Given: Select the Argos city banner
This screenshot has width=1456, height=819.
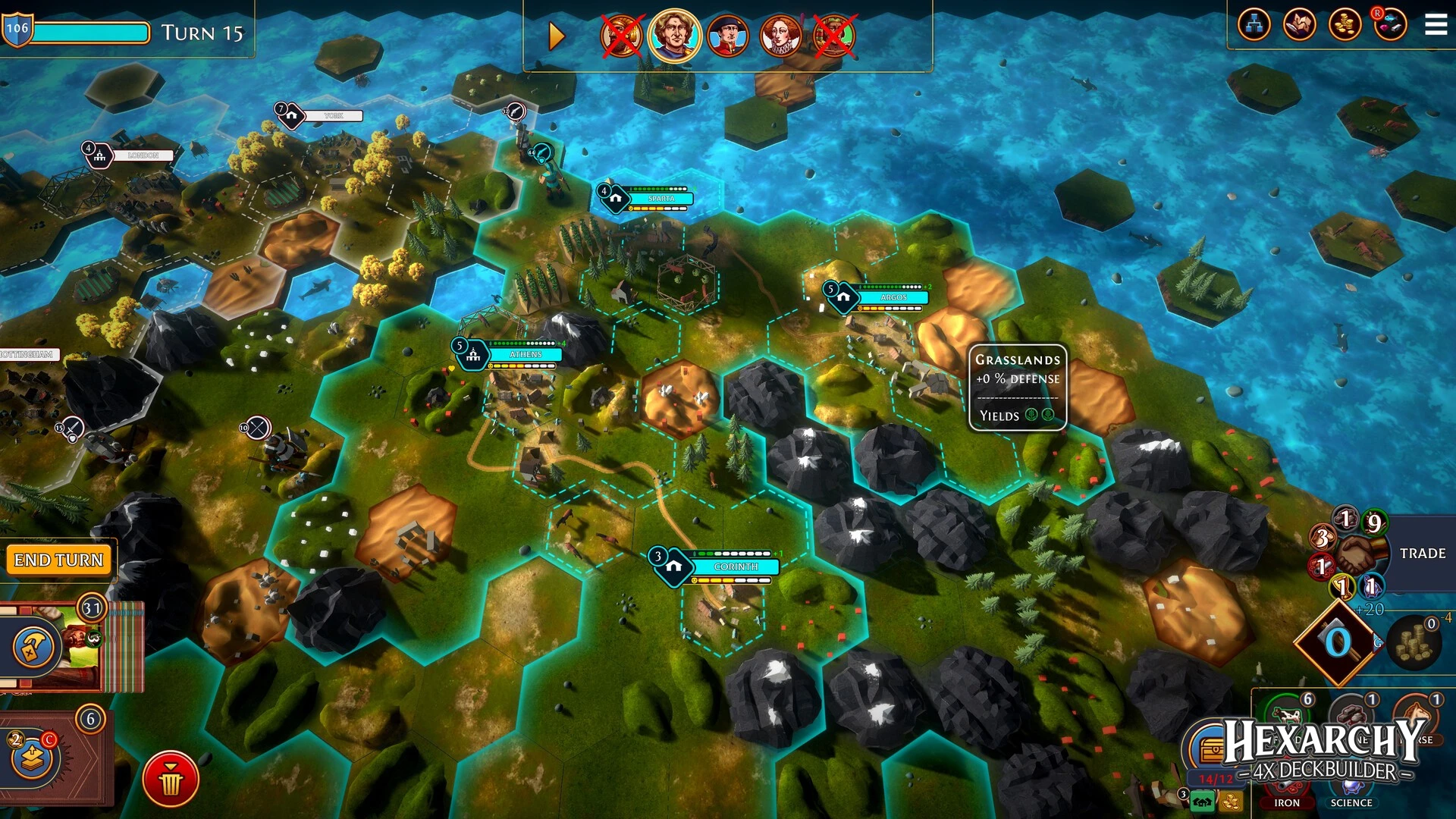Looking at the screenshot, I should coord(893,297).
